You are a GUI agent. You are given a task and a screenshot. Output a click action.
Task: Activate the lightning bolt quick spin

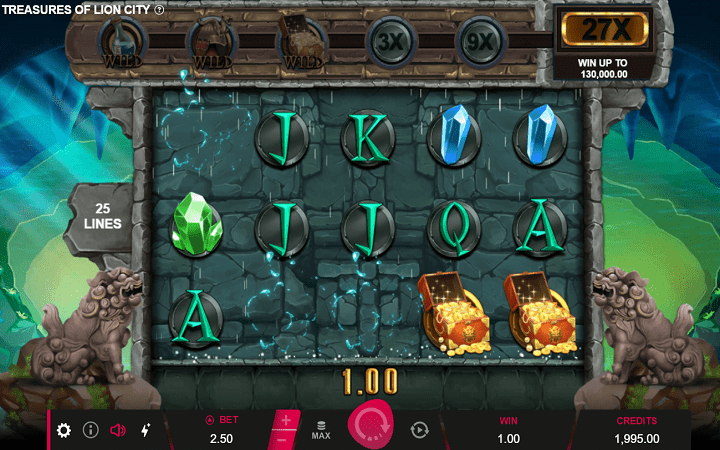tap(145, 430)
